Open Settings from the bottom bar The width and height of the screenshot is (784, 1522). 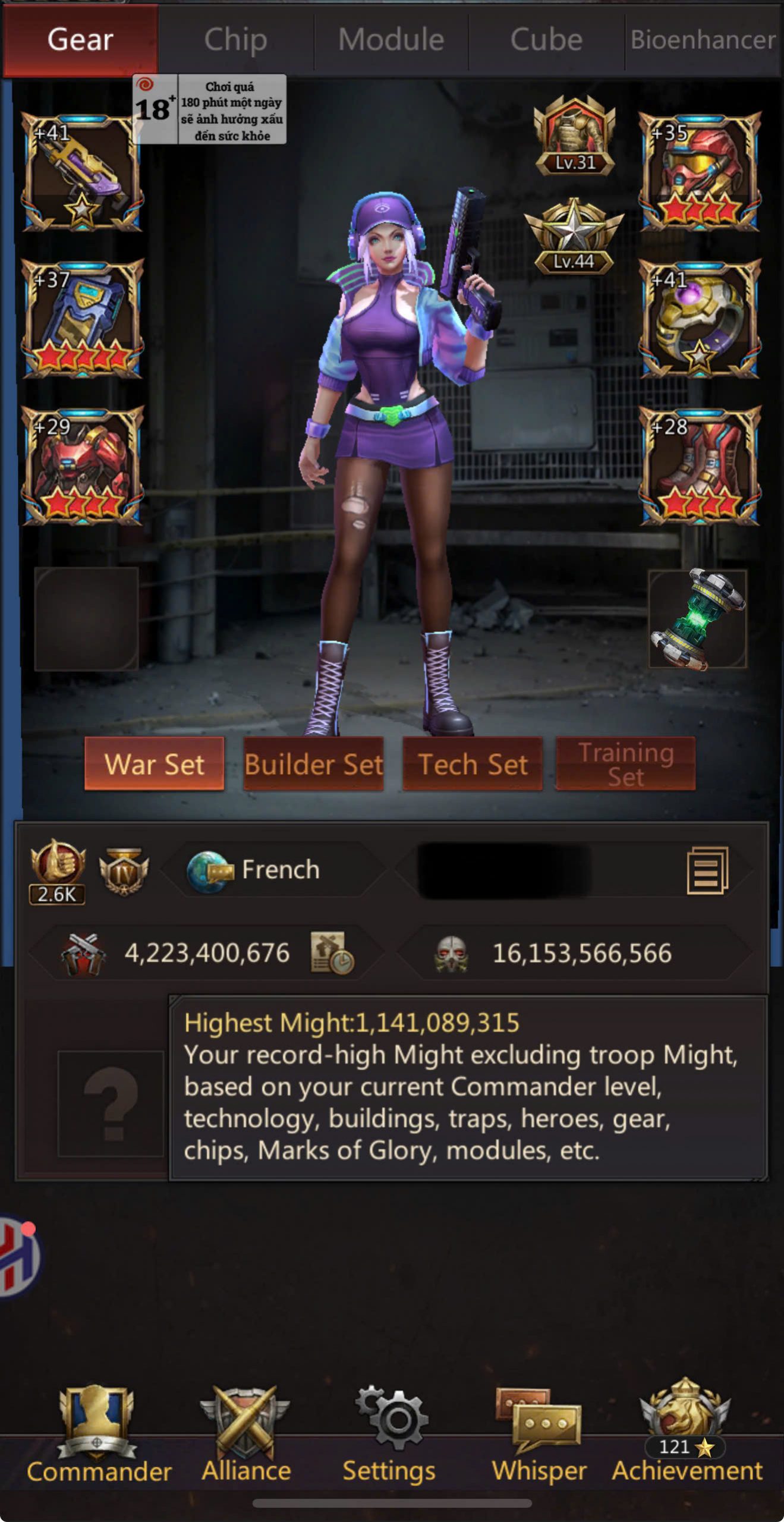(x=389, y=1436)
